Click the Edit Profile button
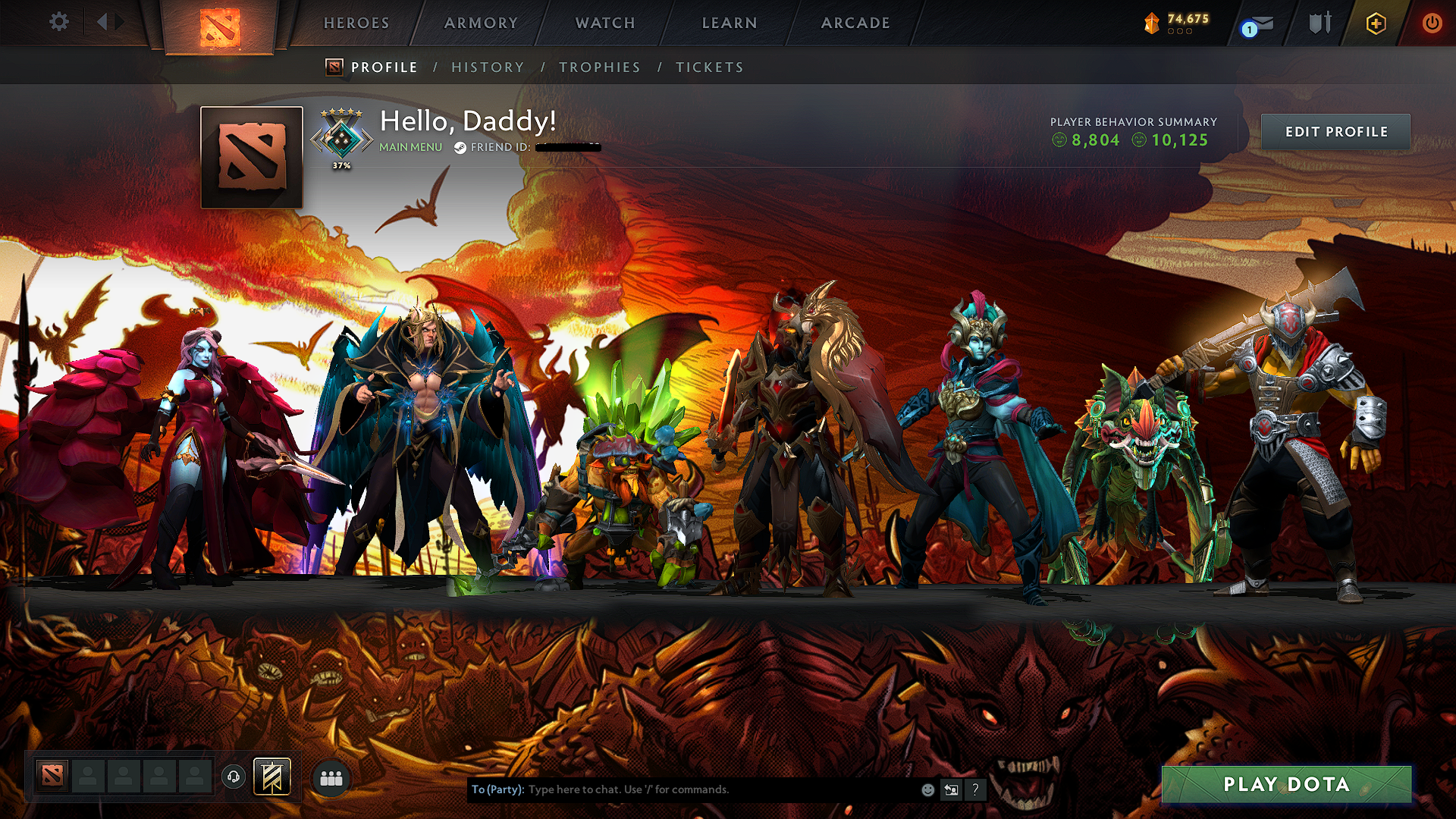Screen dimensions: 1456x819 pos(1335,131)
